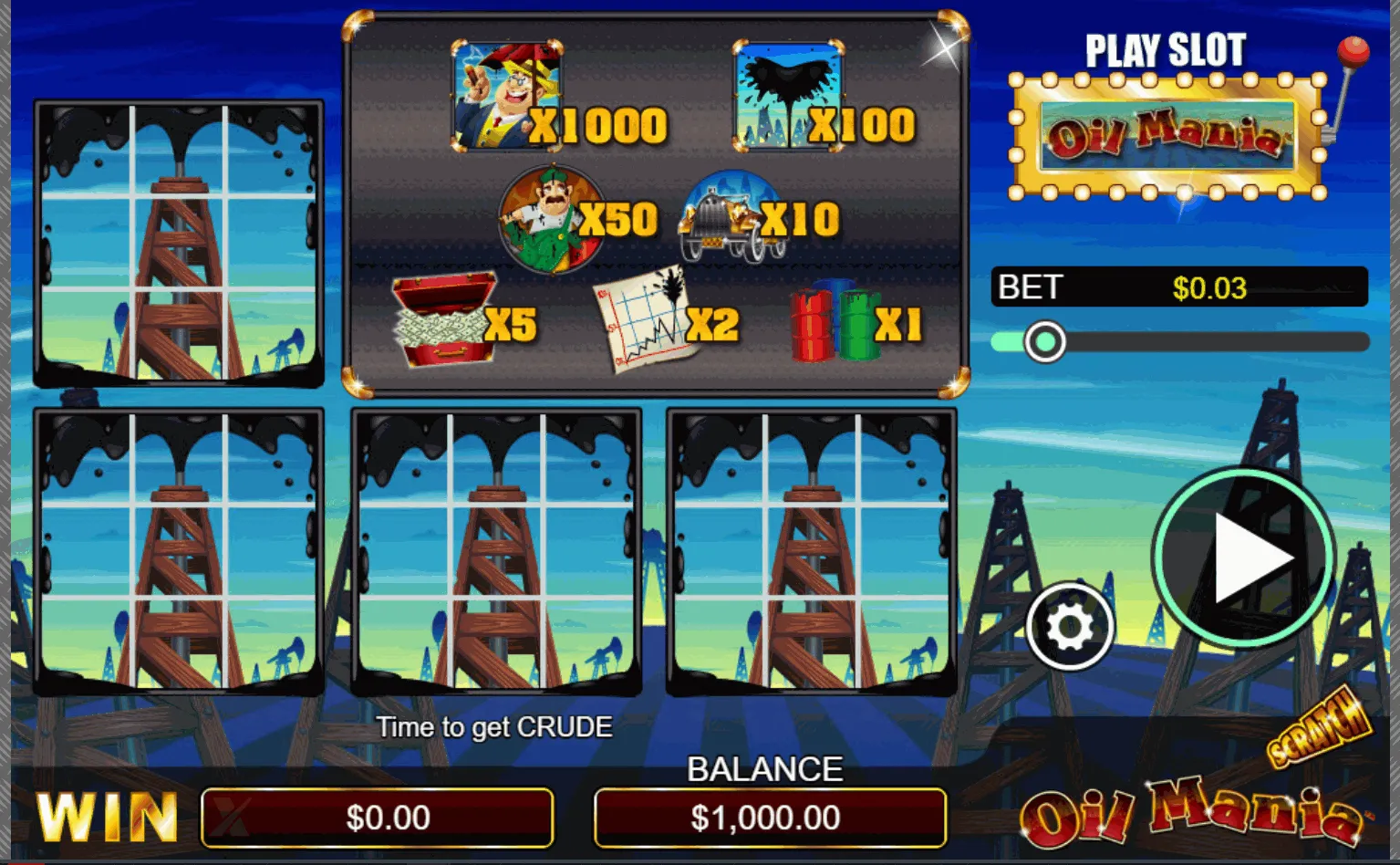Select the top-left scratch card grid

pyautogui.click(x=179, y=244)
